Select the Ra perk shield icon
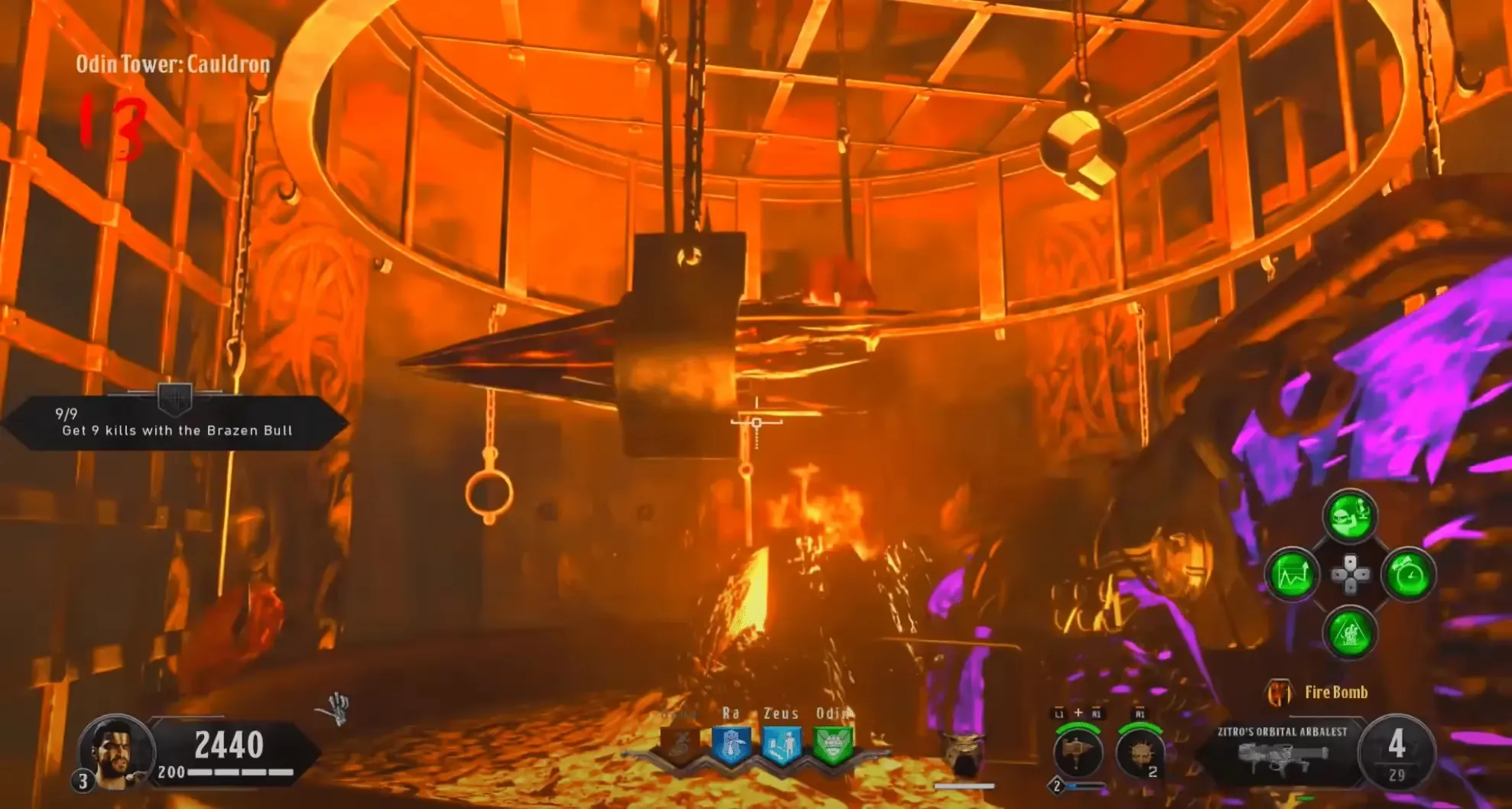This screenshot has width=1512, height=809. pos(730,745)
